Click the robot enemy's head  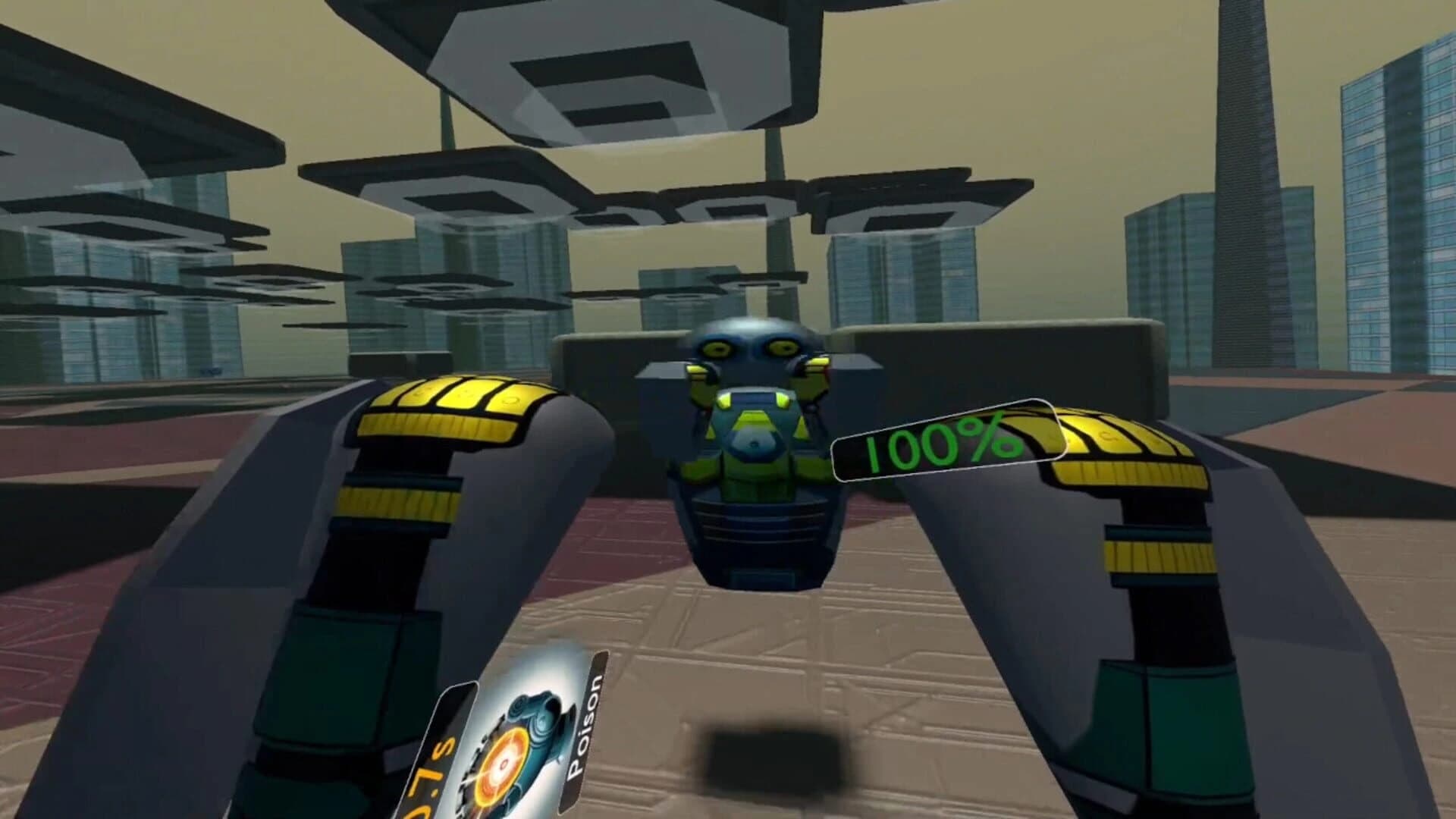[x=747, y=349]
